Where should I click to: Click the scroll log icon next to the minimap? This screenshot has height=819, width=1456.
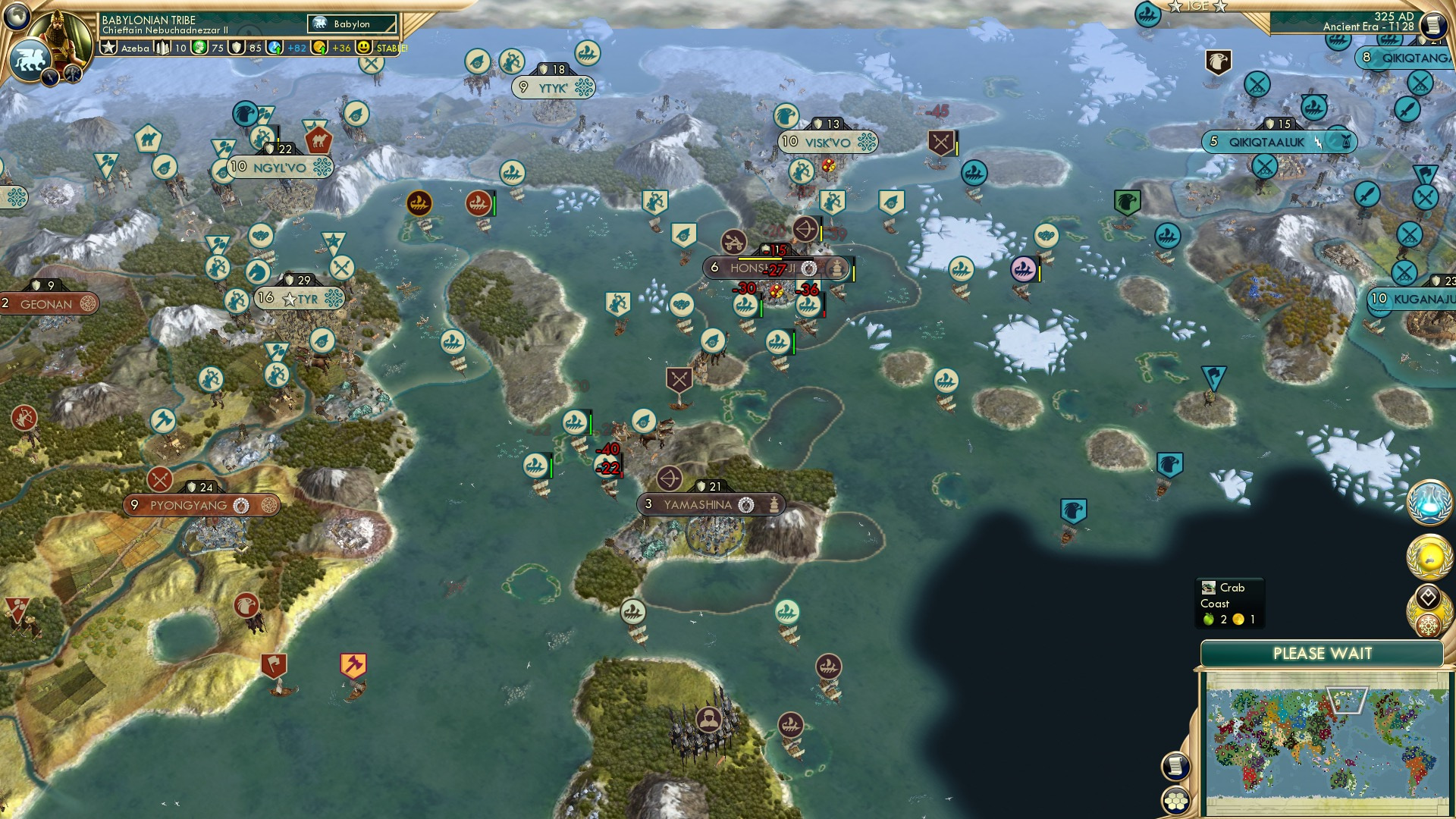(x=1175, y=766)
